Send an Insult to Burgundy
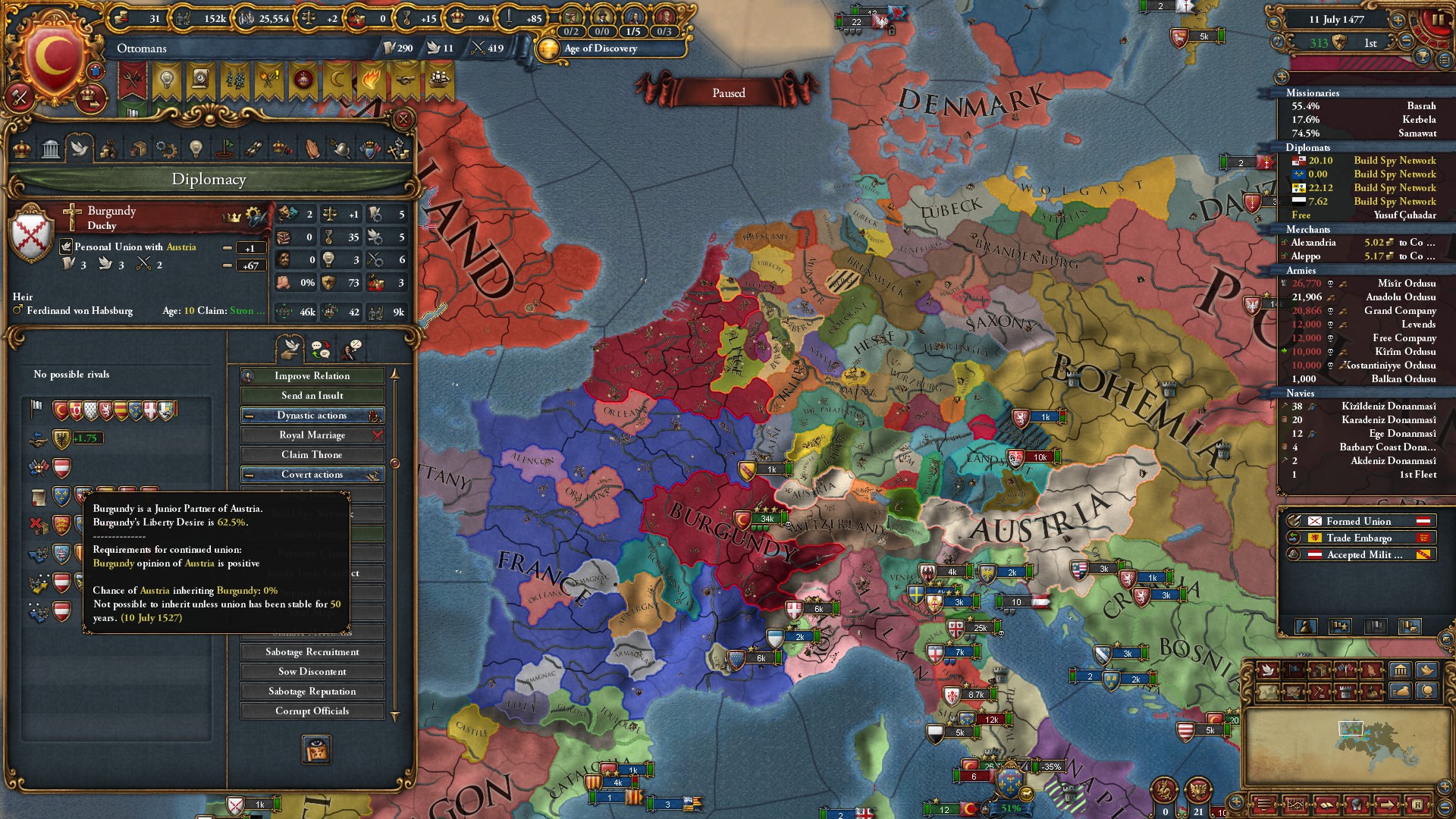This screenshot has height=819, width=1456. tap(312, 396)
